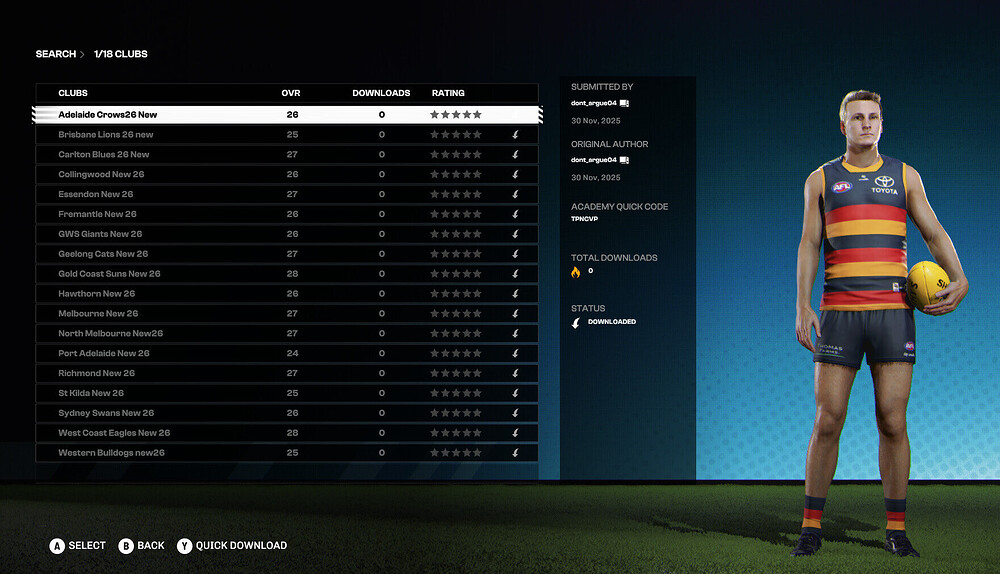The height and width of the screenshot is (574, 1000).
Task: Pick the Collingwood New 26 row
Action: (x=101, y=175)
